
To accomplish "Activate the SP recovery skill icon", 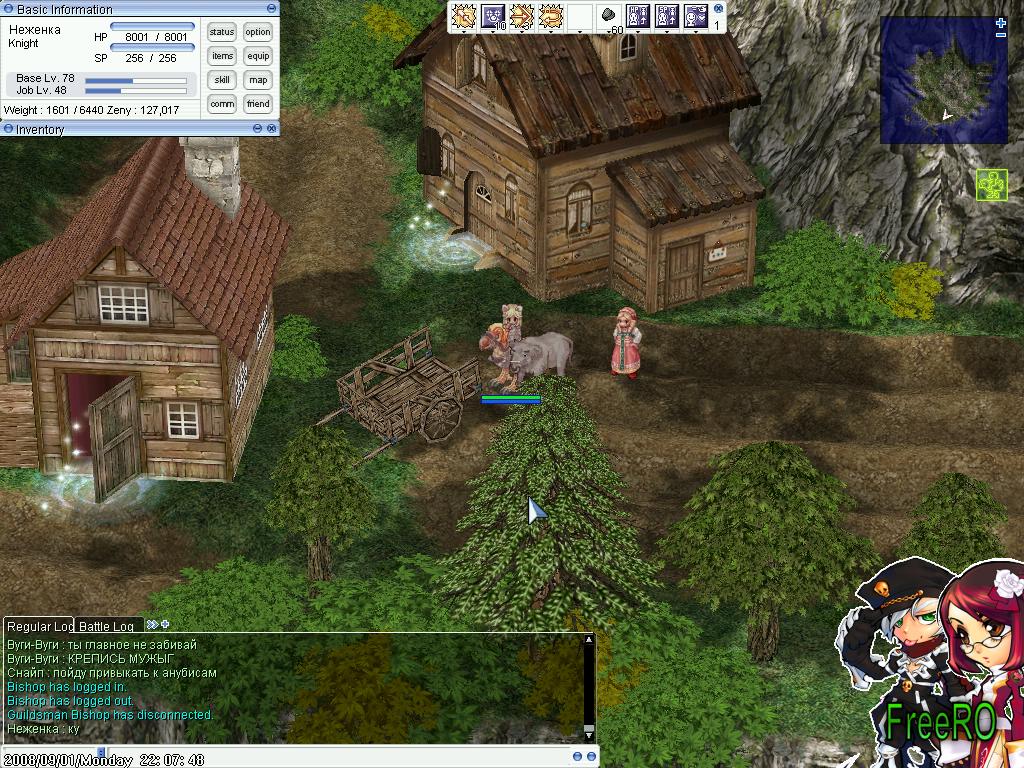I will pyautogui.click(x=666, y=16).
